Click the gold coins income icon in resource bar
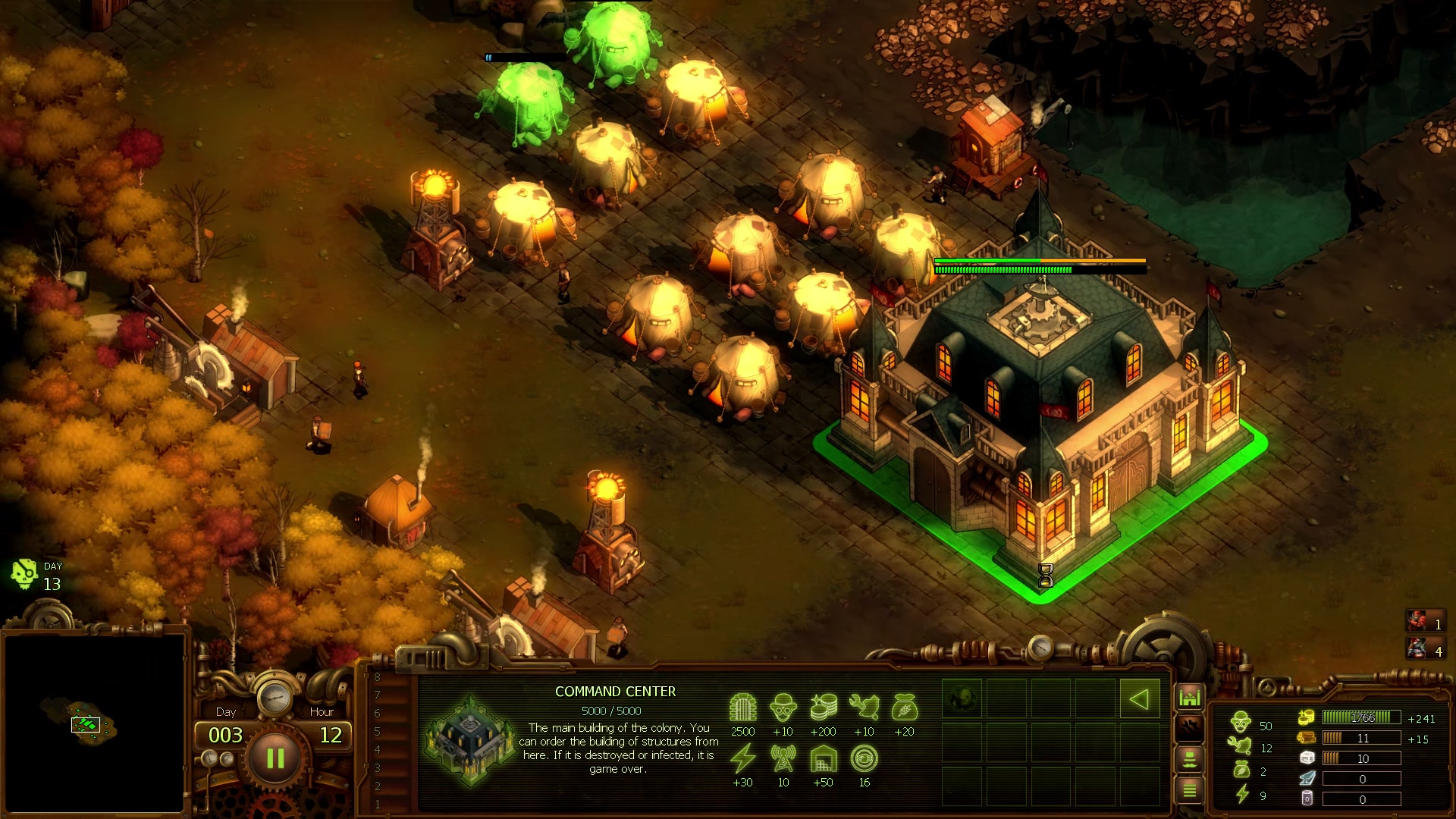This screenshot has width=1456, height=819. click(x=1307, y=718)
